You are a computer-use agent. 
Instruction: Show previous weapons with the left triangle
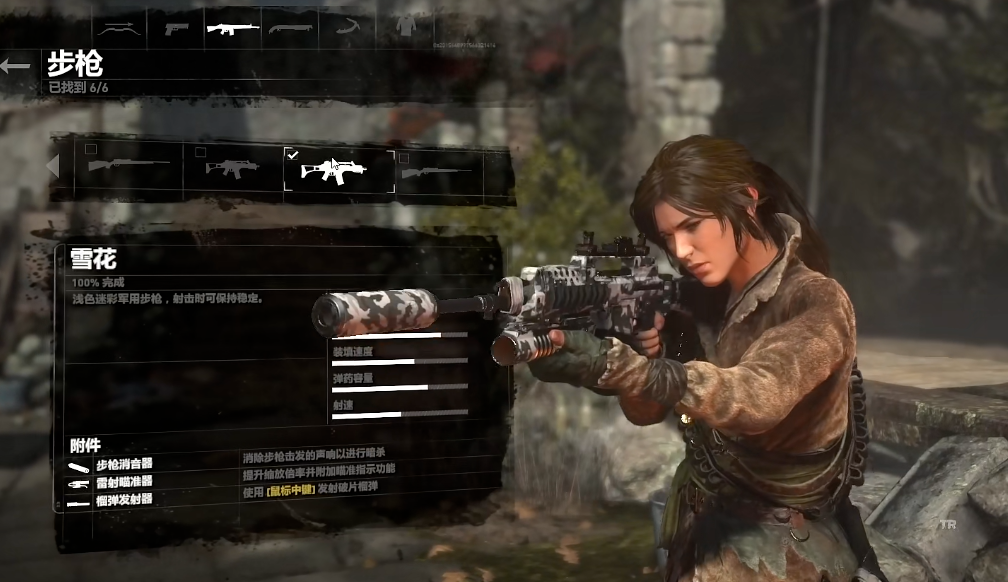point(53,166)
